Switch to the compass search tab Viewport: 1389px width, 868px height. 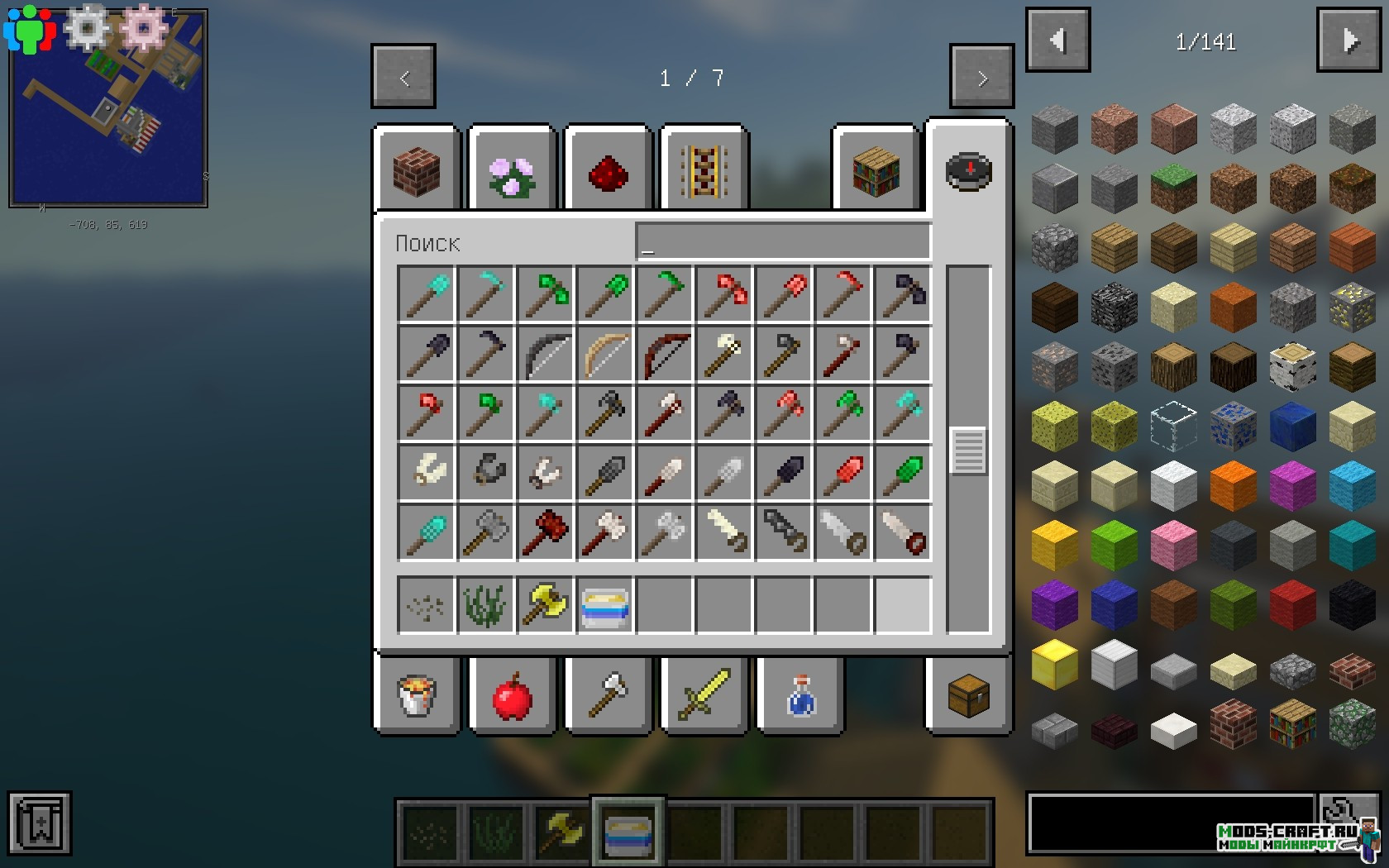[968, 171]
